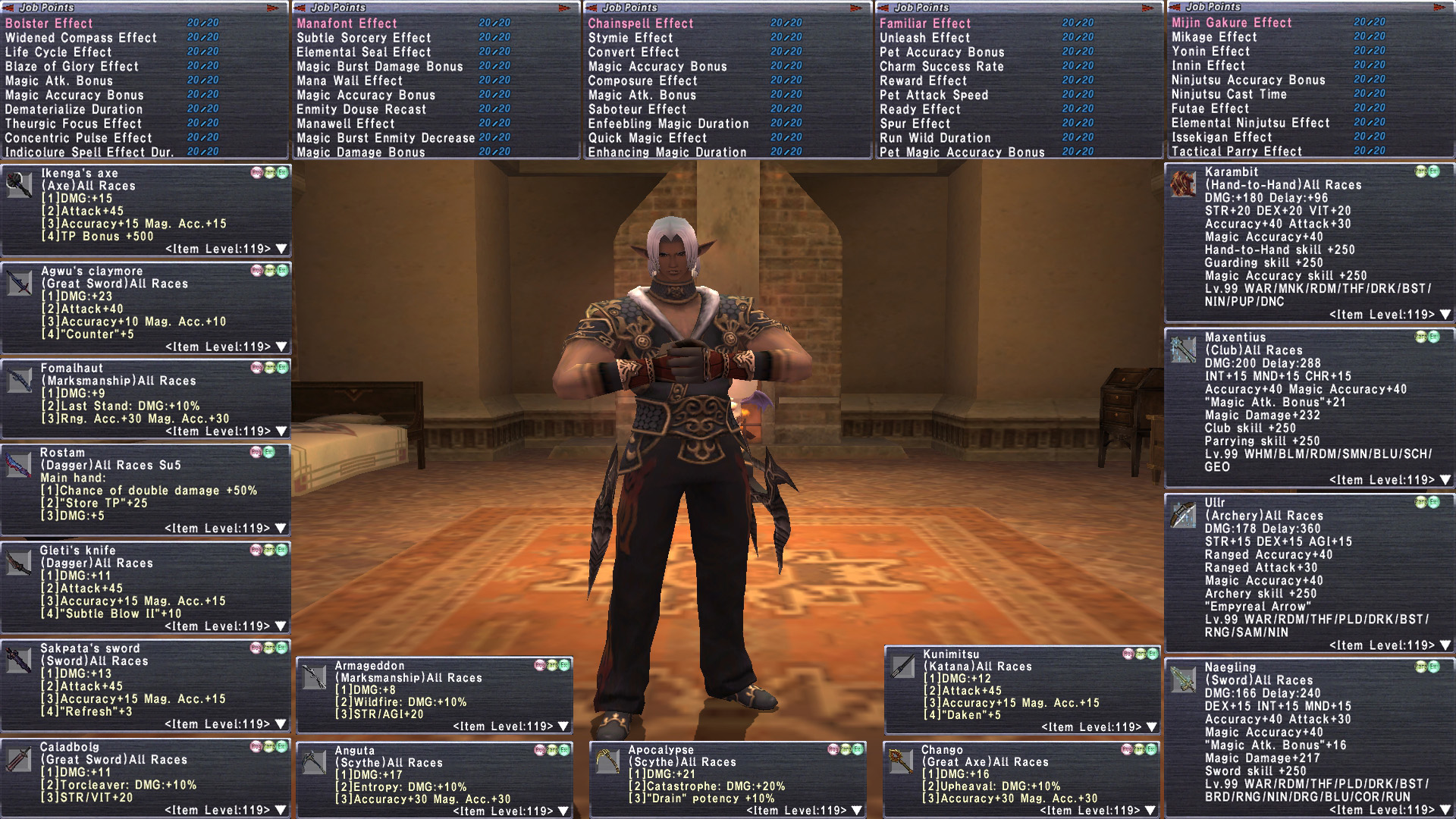Toggle the Item Level arrow on Ullr tooltip
This screenshot has width=1456, height=819.
(x=1445, y=645)
